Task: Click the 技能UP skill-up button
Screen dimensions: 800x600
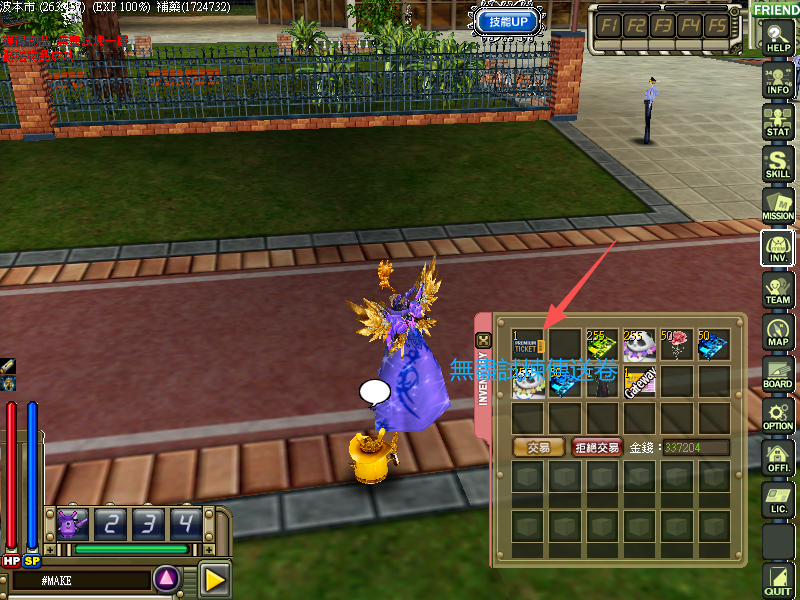Action: click(509, 21)
